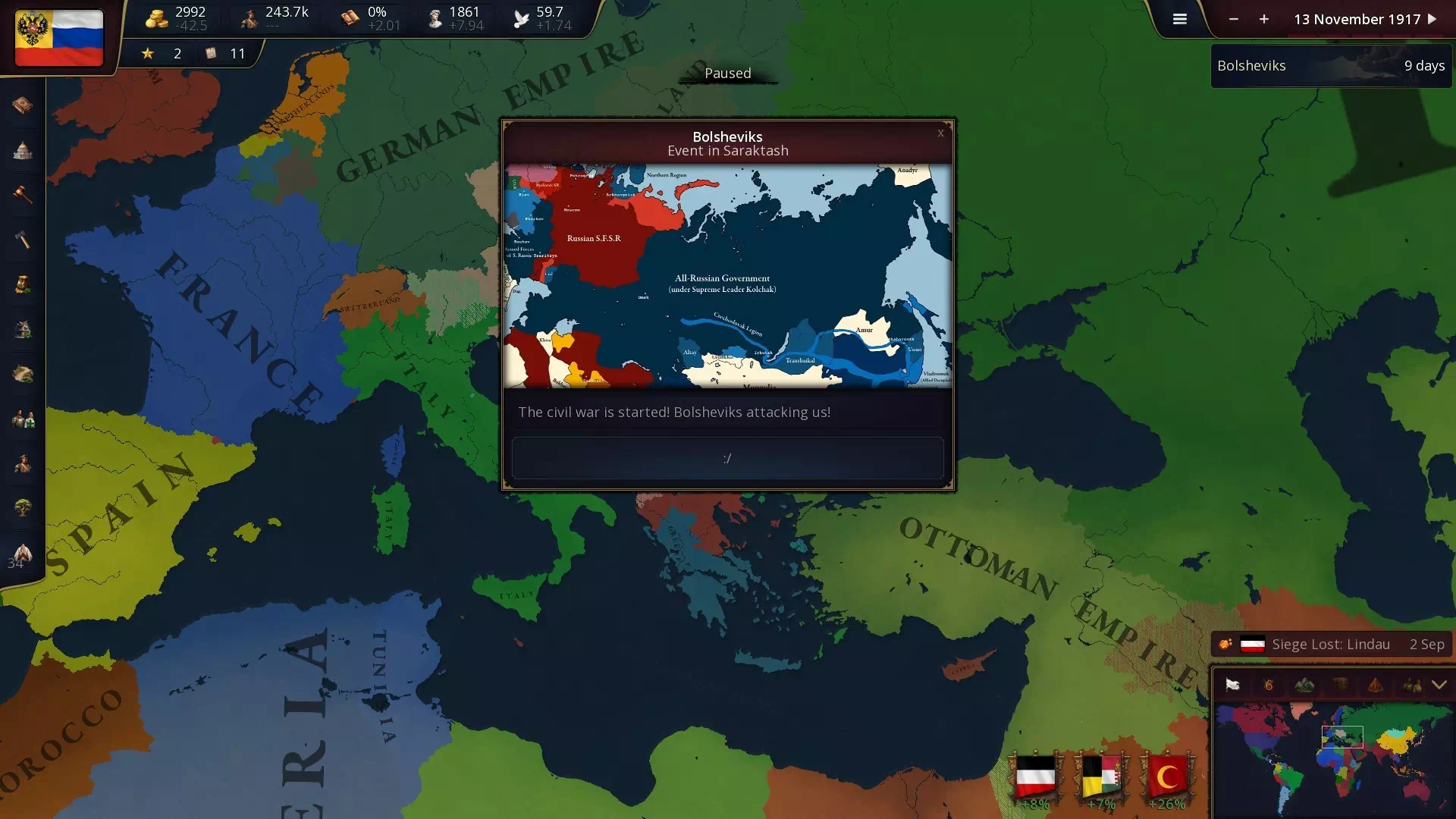Screen dimensions: 1456x819
Task: Open the tree icon panel
Action: click(23, 507)
